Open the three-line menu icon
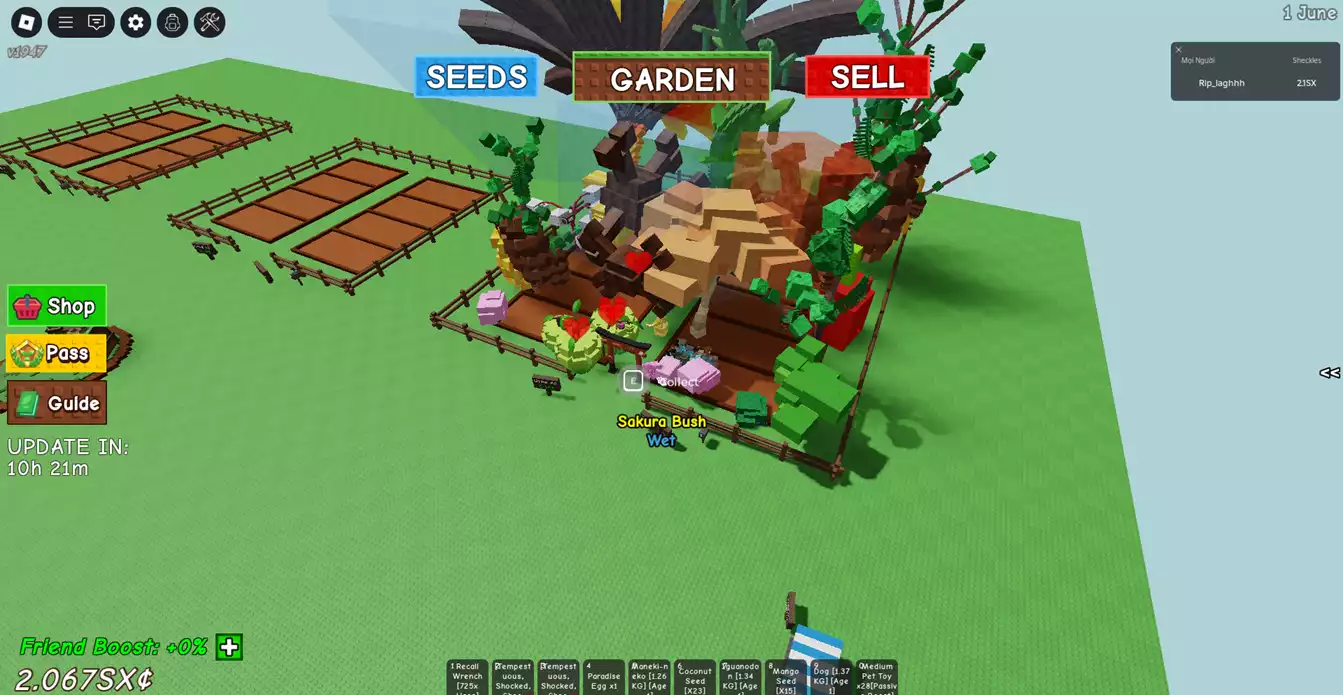The height and width of the screenshot is (695, 1343). point(66,22)
